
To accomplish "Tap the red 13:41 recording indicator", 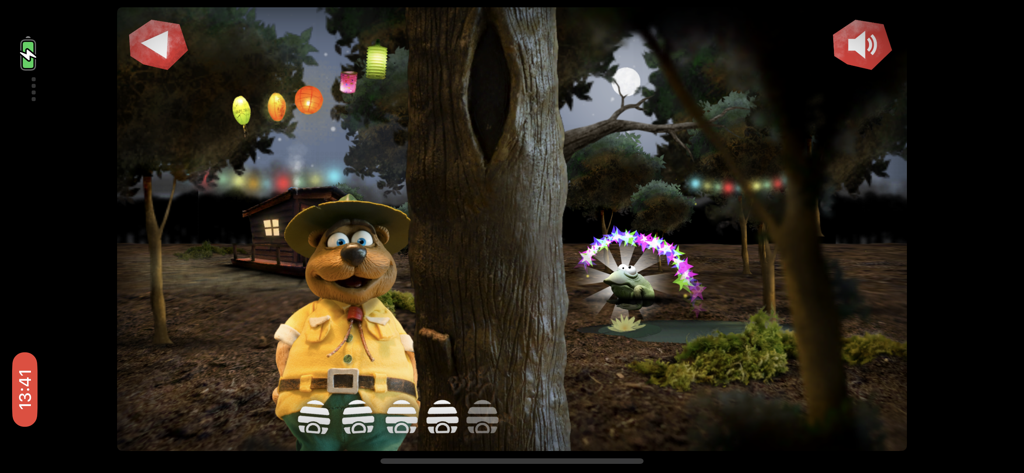I will (25, 389).
